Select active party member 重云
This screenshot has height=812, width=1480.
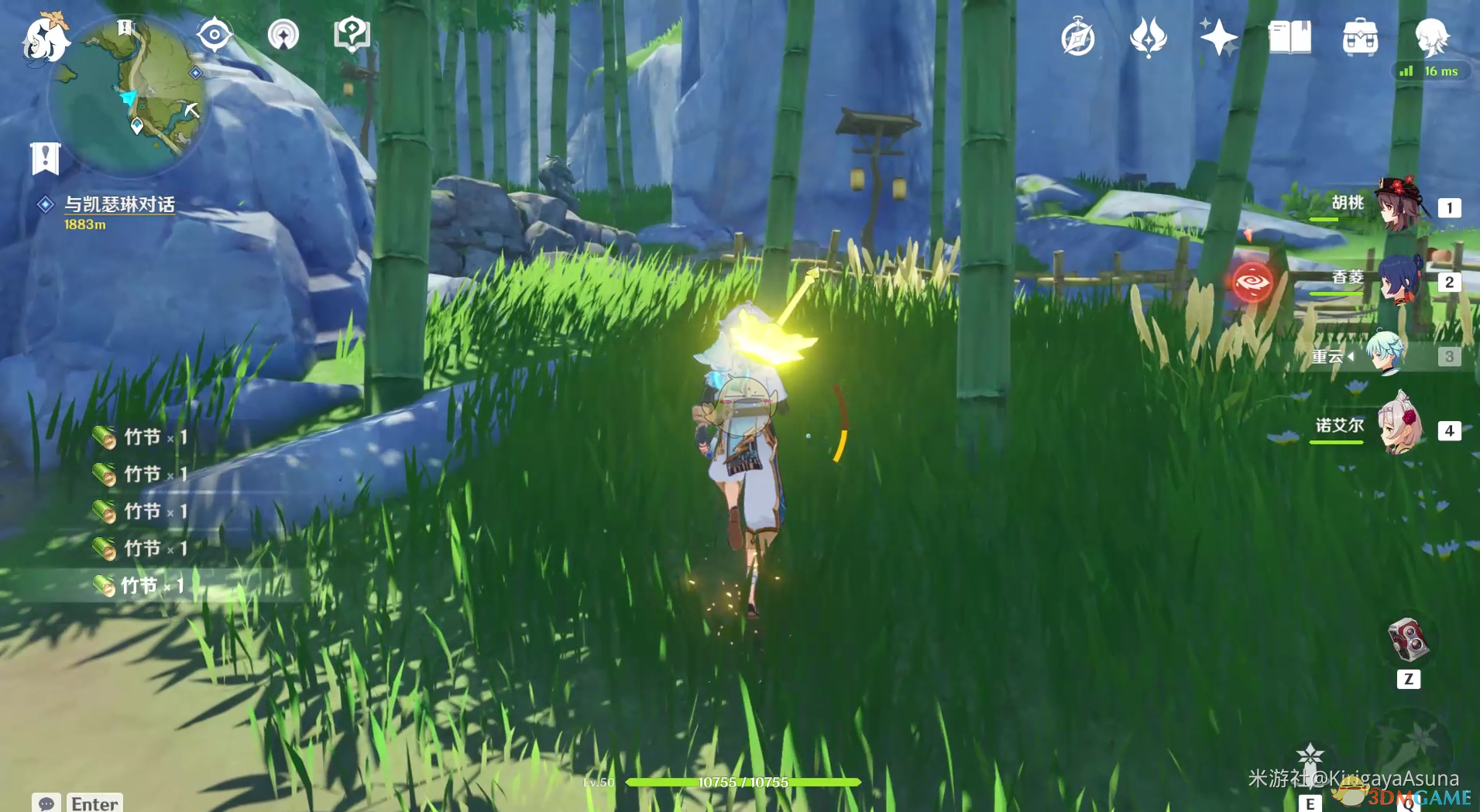click(1384, 355)
